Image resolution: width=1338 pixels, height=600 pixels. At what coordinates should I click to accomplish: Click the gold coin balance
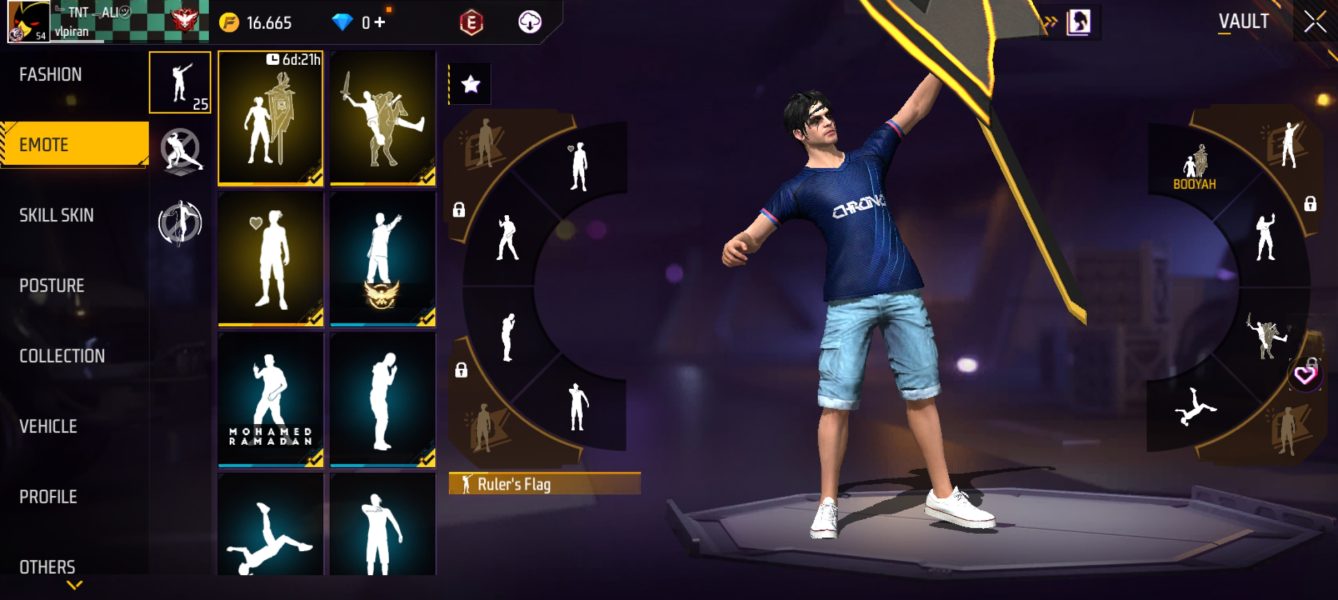pyautogui.click(x=257, y=22)
